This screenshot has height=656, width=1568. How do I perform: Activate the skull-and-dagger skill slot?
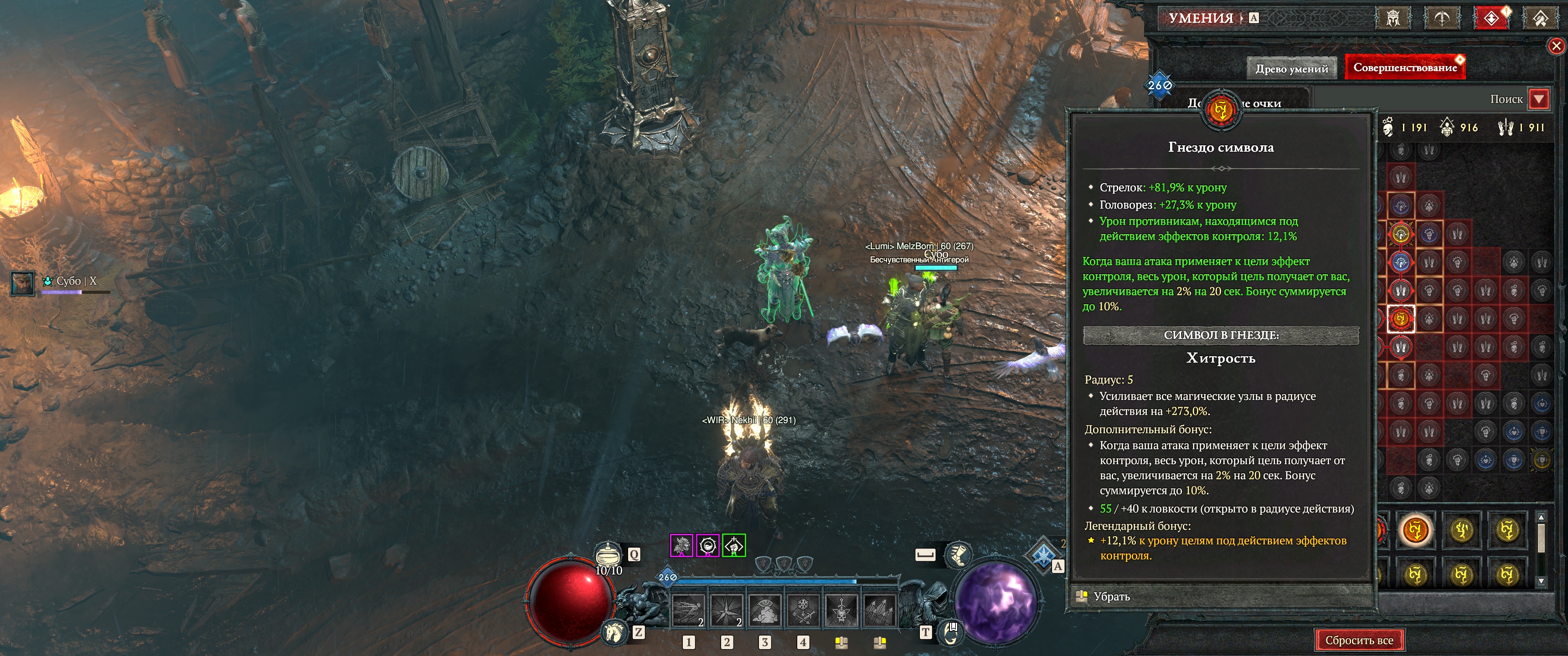pos(841,610)
